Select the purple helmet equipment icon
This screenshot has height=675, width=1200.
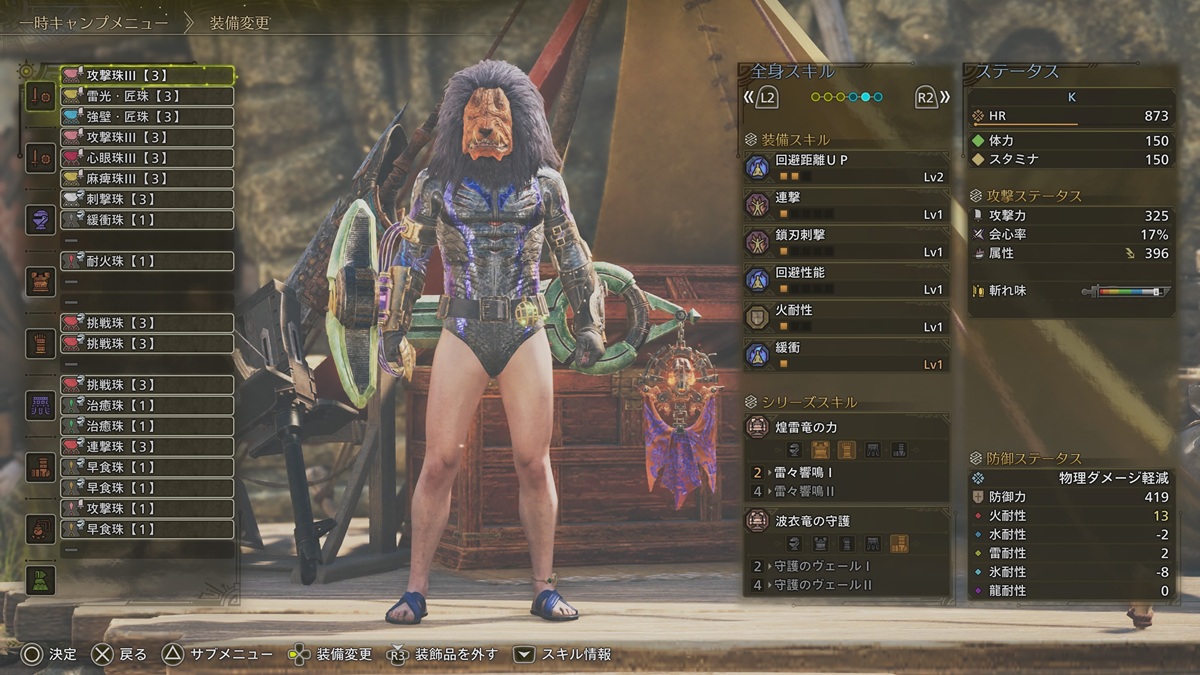[x=40, y=220]
